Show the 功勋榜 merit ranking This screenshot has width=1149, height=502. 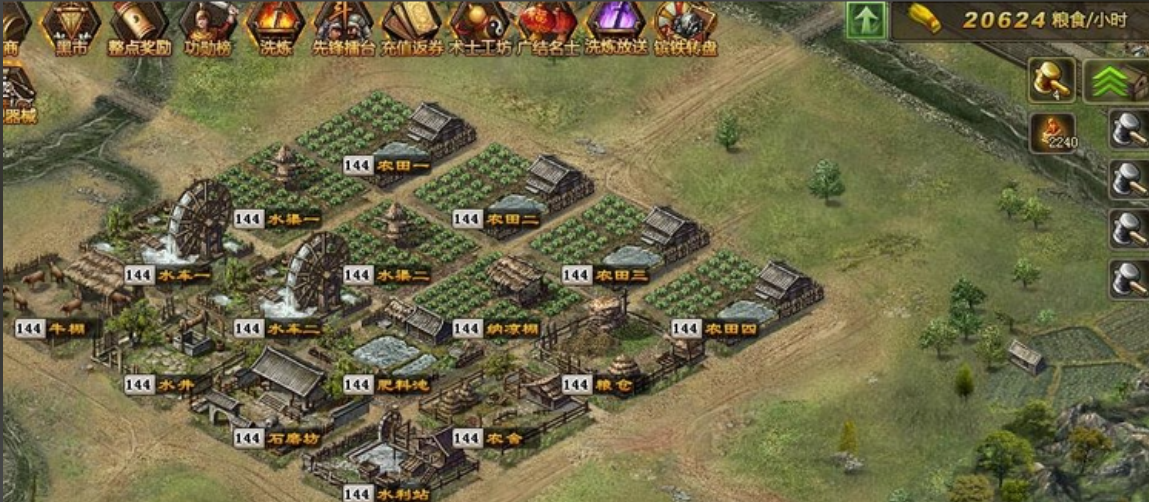pyautogui.click(x=205, y=25)
